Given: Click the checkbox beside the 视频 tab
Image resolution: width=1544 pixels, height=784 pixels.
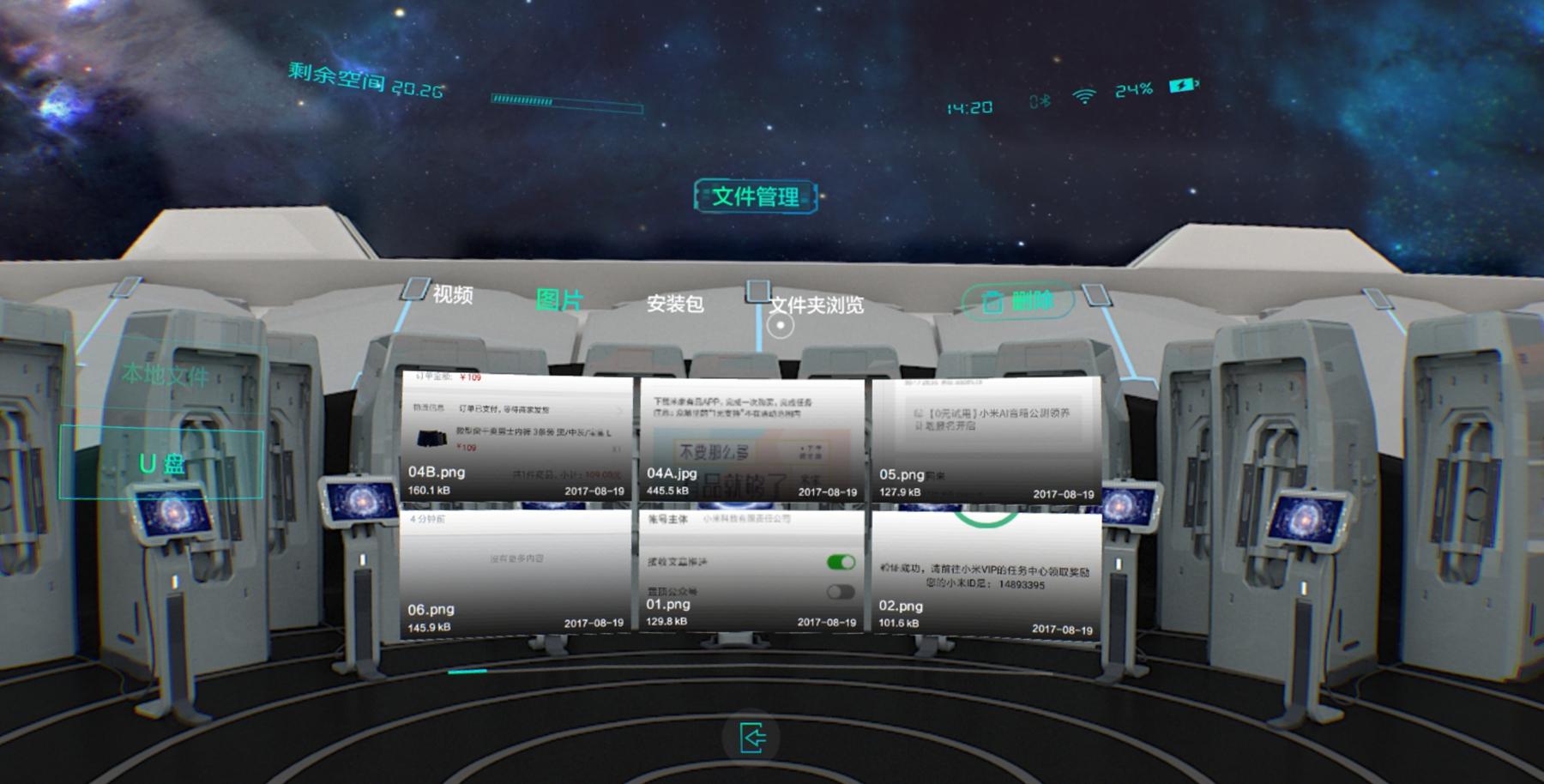Looking at the screenshot, I should coord(414,290).
